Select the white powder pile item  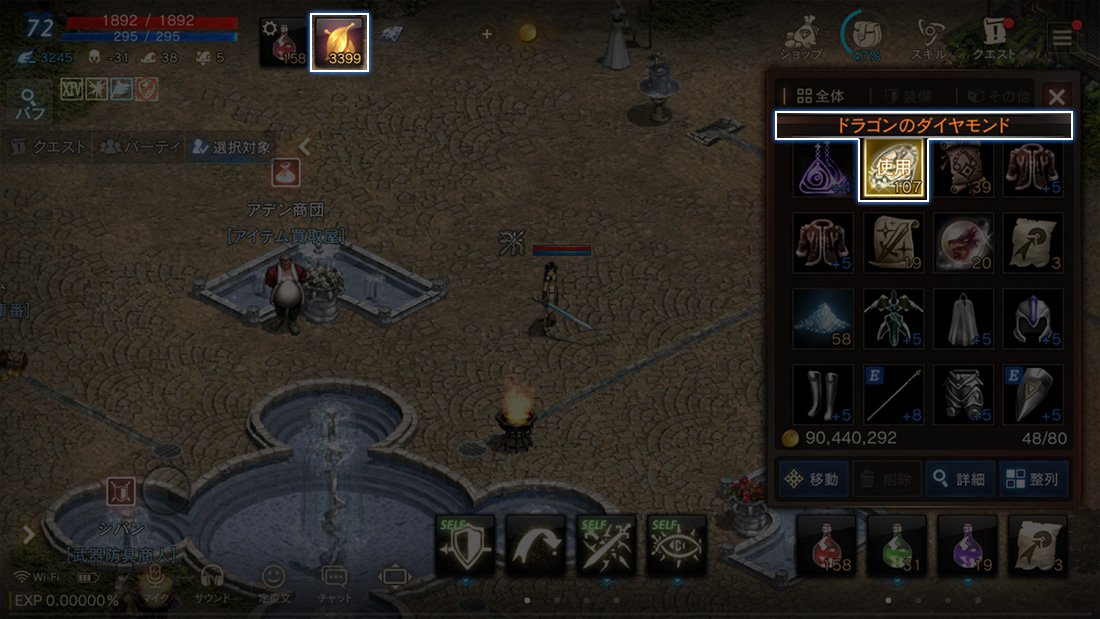pyautogui.click(x=824, y=319)
